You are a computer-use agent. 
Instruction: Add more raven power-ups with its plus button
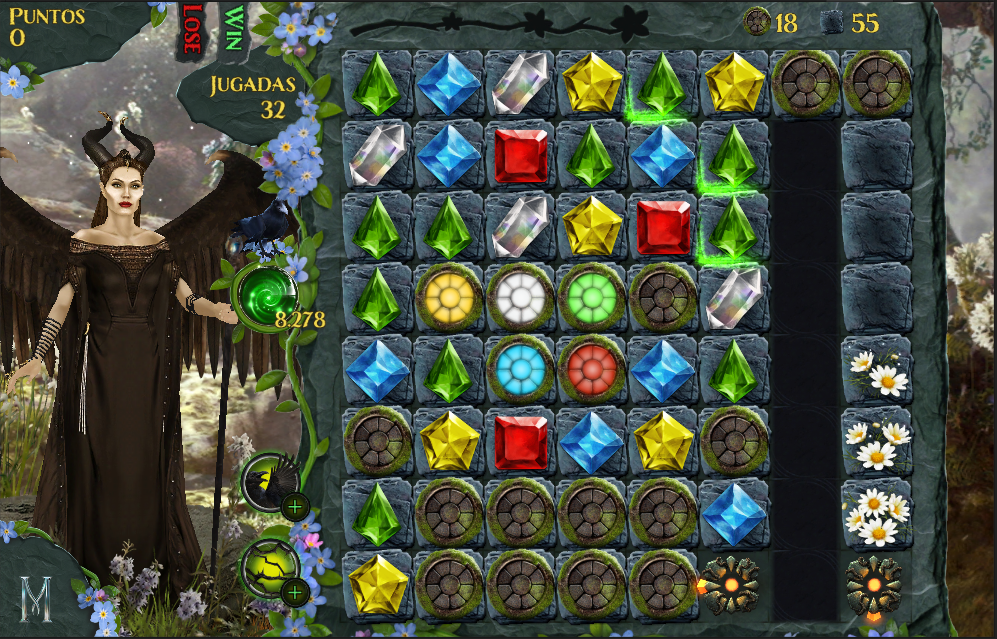pyautogui.click(x=294, y=507)
